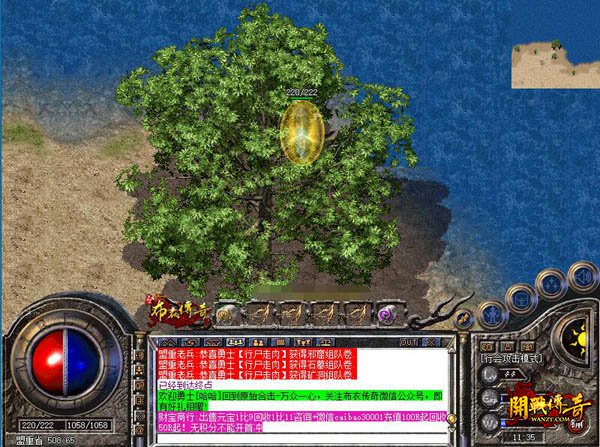This screenshot has height=447, width=600.
Task: Click the bottom chat input line
Action: coord(300,440)
